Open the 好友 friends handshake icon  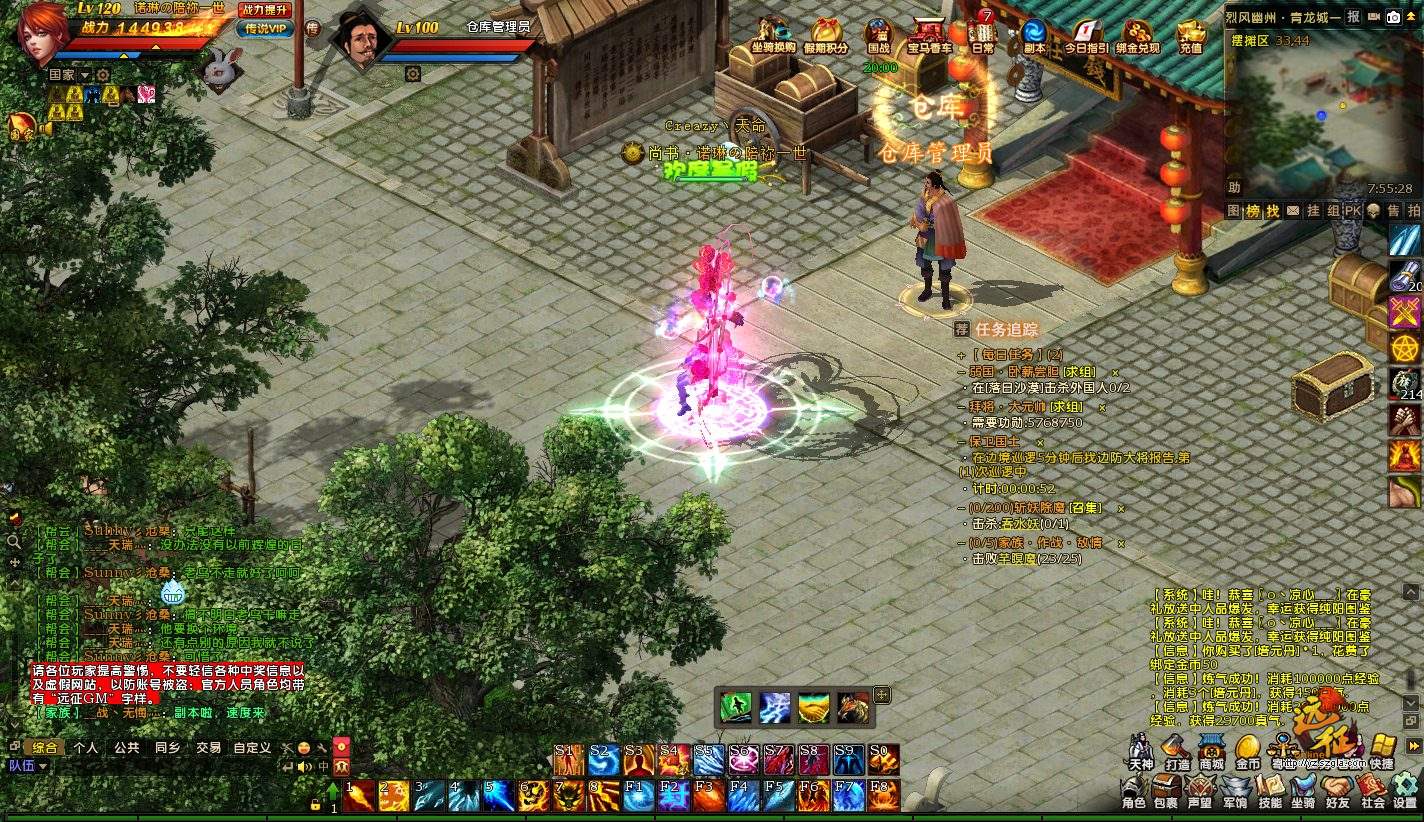[x=1338, y=790]
